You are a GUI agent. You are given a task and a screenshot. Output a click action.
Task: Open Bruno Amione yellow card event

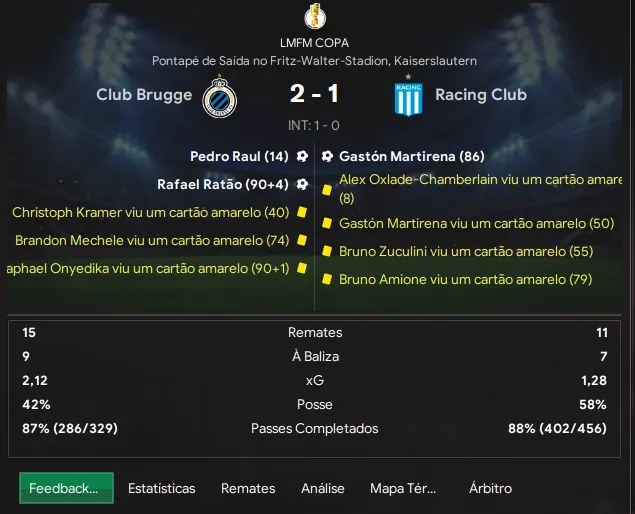[465, 280]
